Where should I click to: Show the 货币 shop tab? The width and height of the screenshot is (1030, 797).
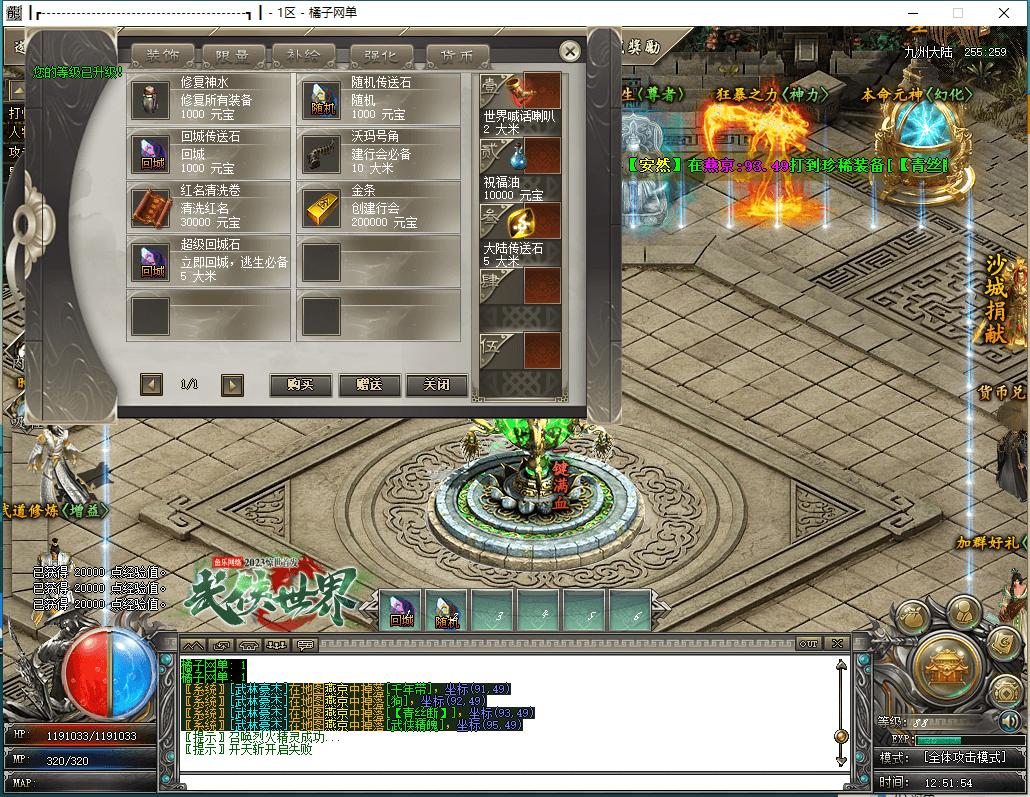[x=457, y=56]
